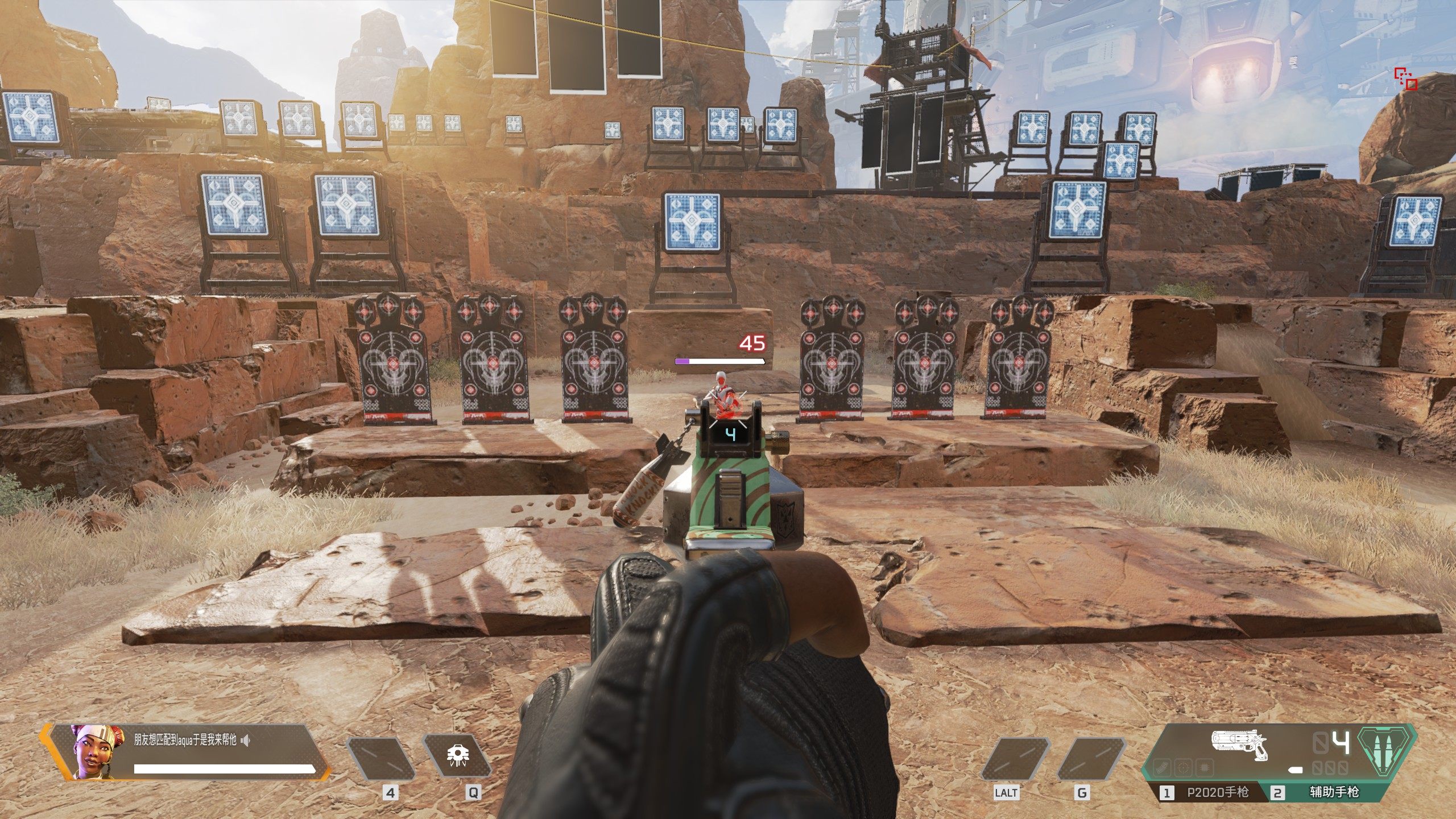Click the Lifeline legend portrait

(92, 751)
